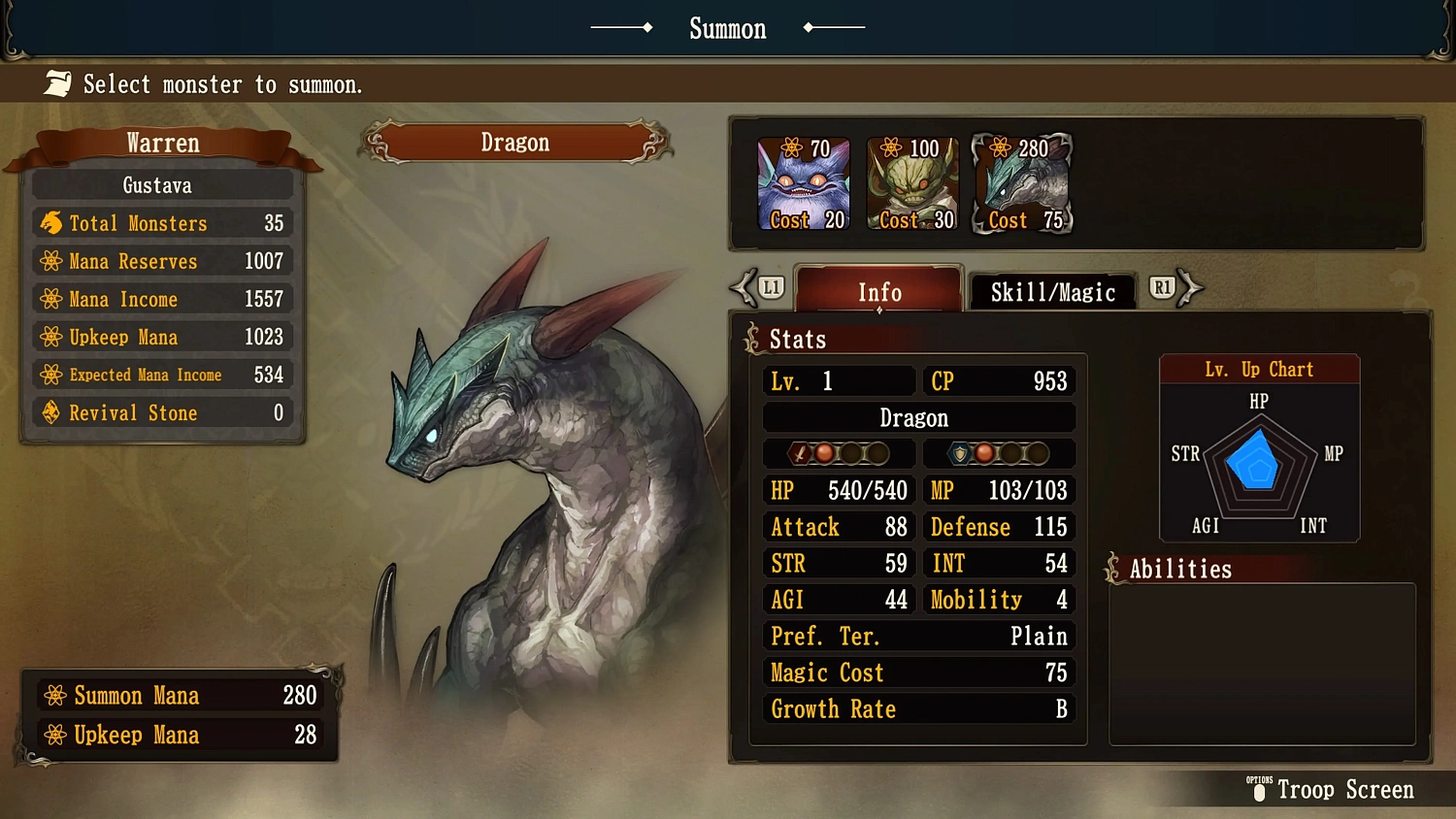Click the Mana Reserves flower icon
The width and height of the screenshot is (1456, 819).
[51, 261]
